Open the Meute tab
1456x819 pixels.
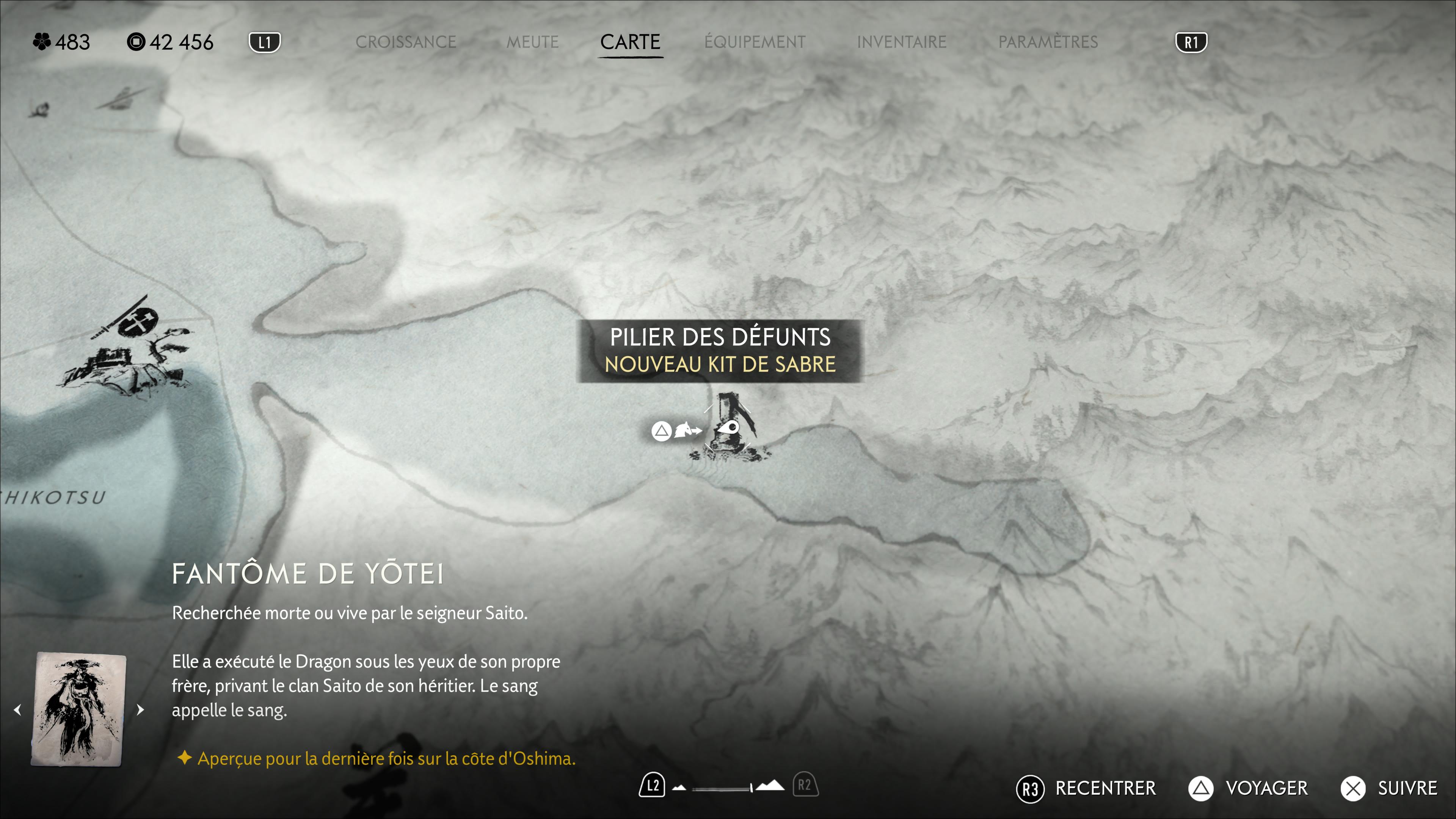pos(532,42)
